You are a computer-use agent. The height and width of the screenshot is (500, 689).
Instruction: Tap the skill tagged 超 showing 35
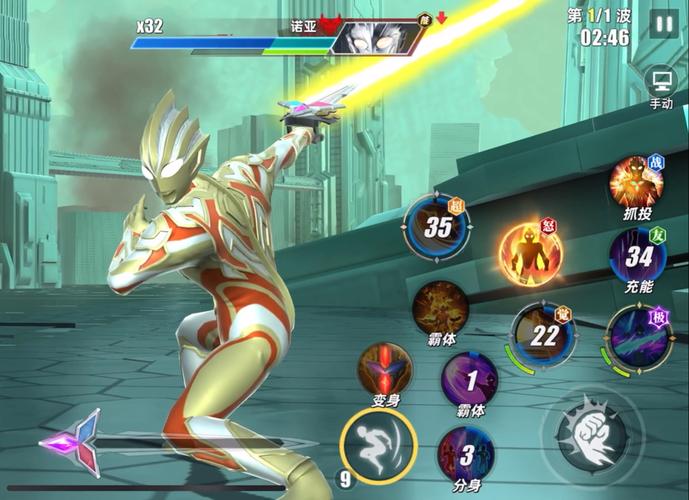click(437, 226)
